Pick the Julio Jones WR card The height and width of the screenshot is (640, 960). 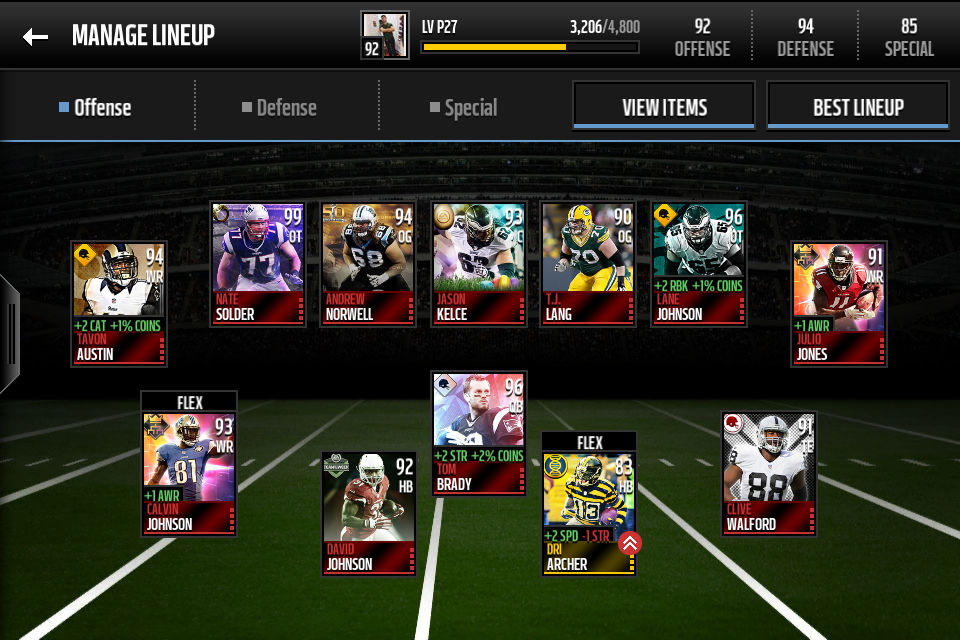839,304
